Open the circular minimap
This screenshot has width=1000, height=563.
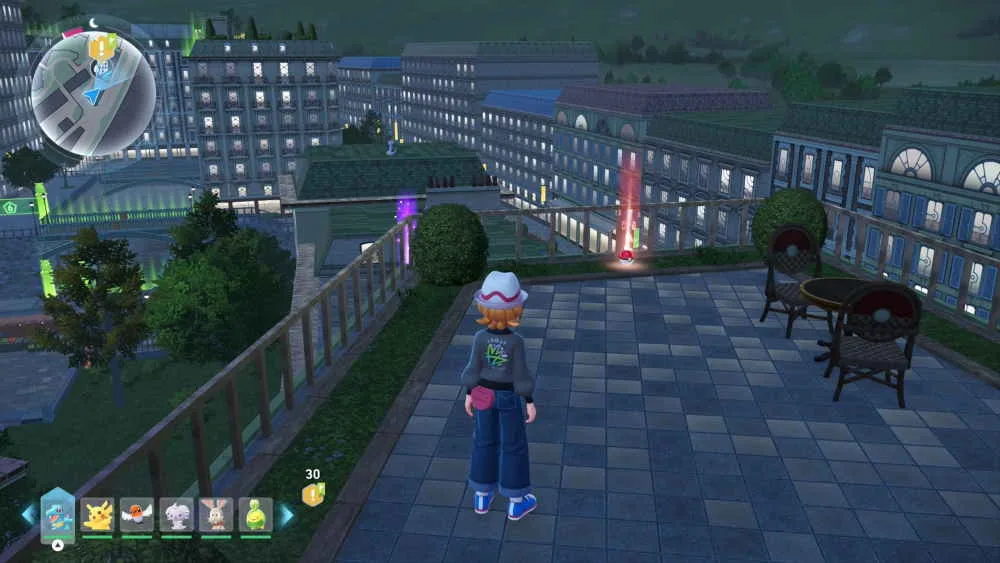point(93,93)
